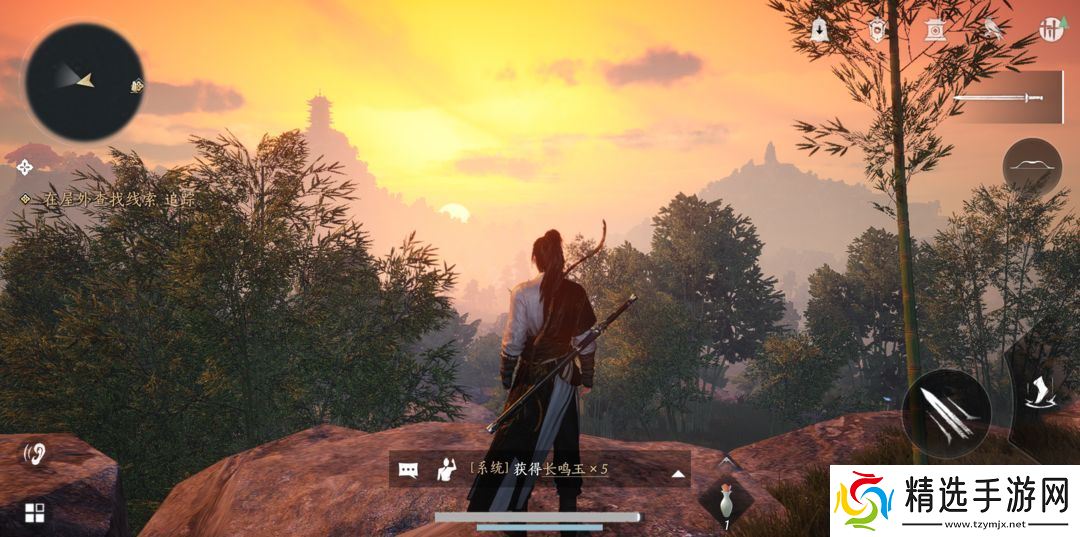Fire the triple-arrow attack skill
The width and height of the screenshot is (1080, 537).
(x=946, y=414)
